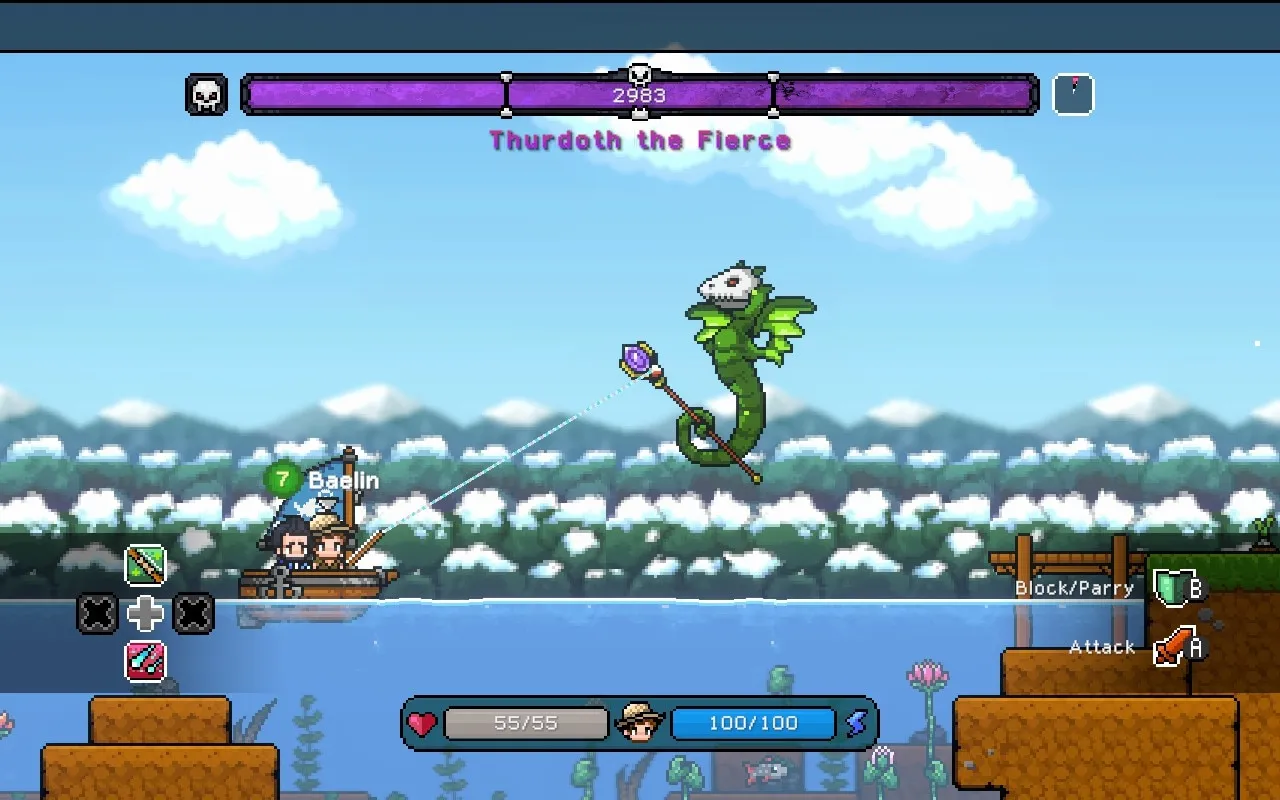1280x800 pixels.
Task: Activate the Block/Parry shield icon
Action: click(1170, 588)
